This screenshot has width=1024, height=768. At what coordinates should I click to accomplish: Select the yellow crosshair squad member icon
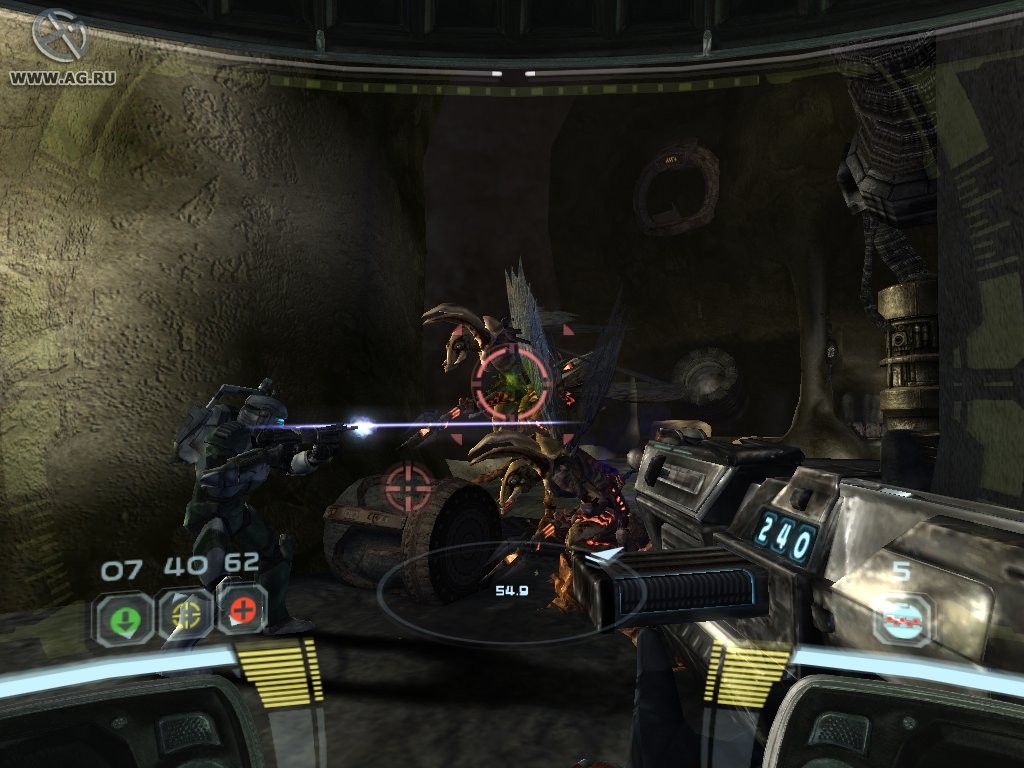184,614
